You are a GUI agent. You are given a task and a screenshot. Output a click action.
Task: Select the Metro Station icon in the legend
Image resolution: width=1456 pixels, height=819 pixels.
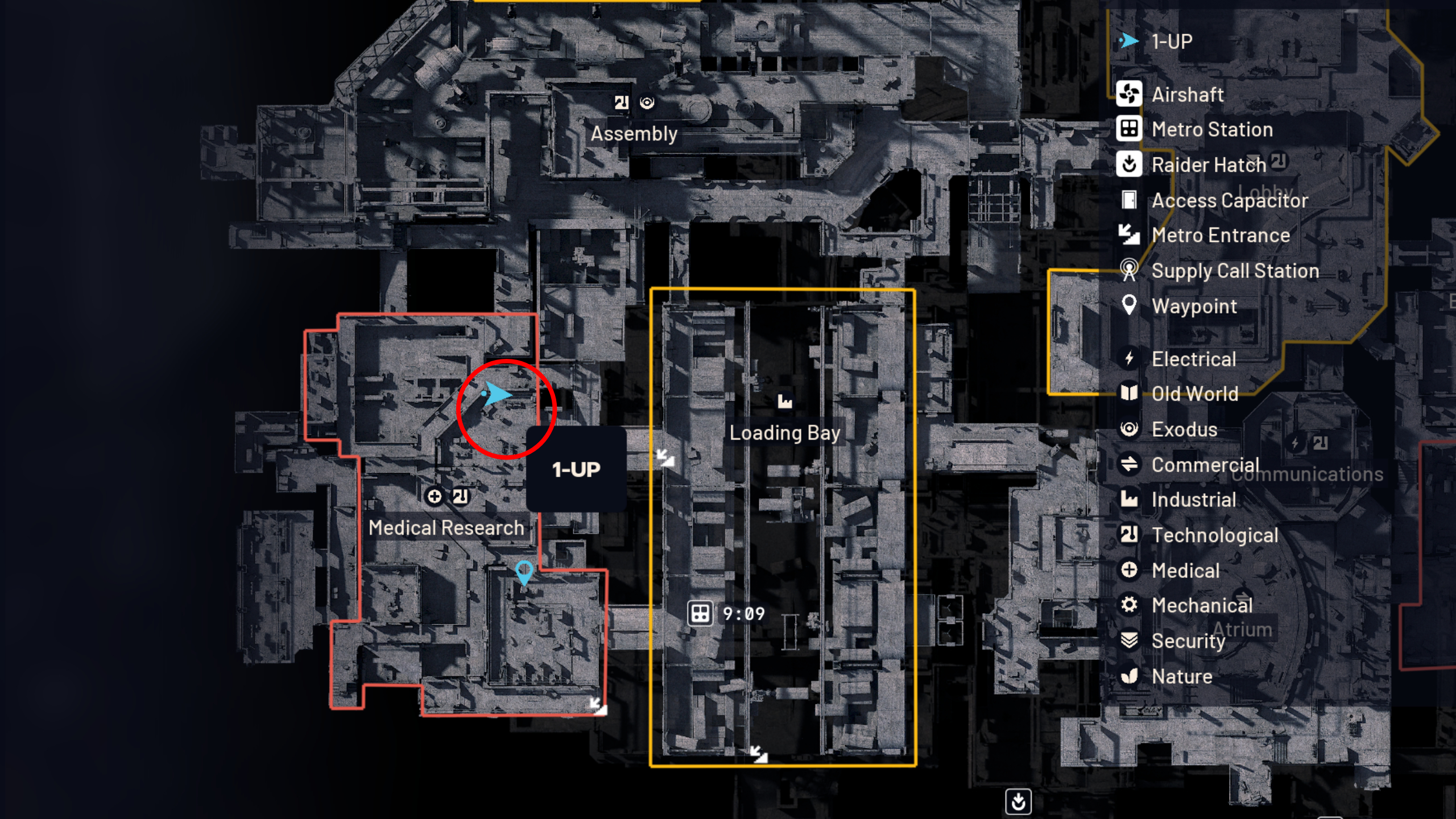1130,130
